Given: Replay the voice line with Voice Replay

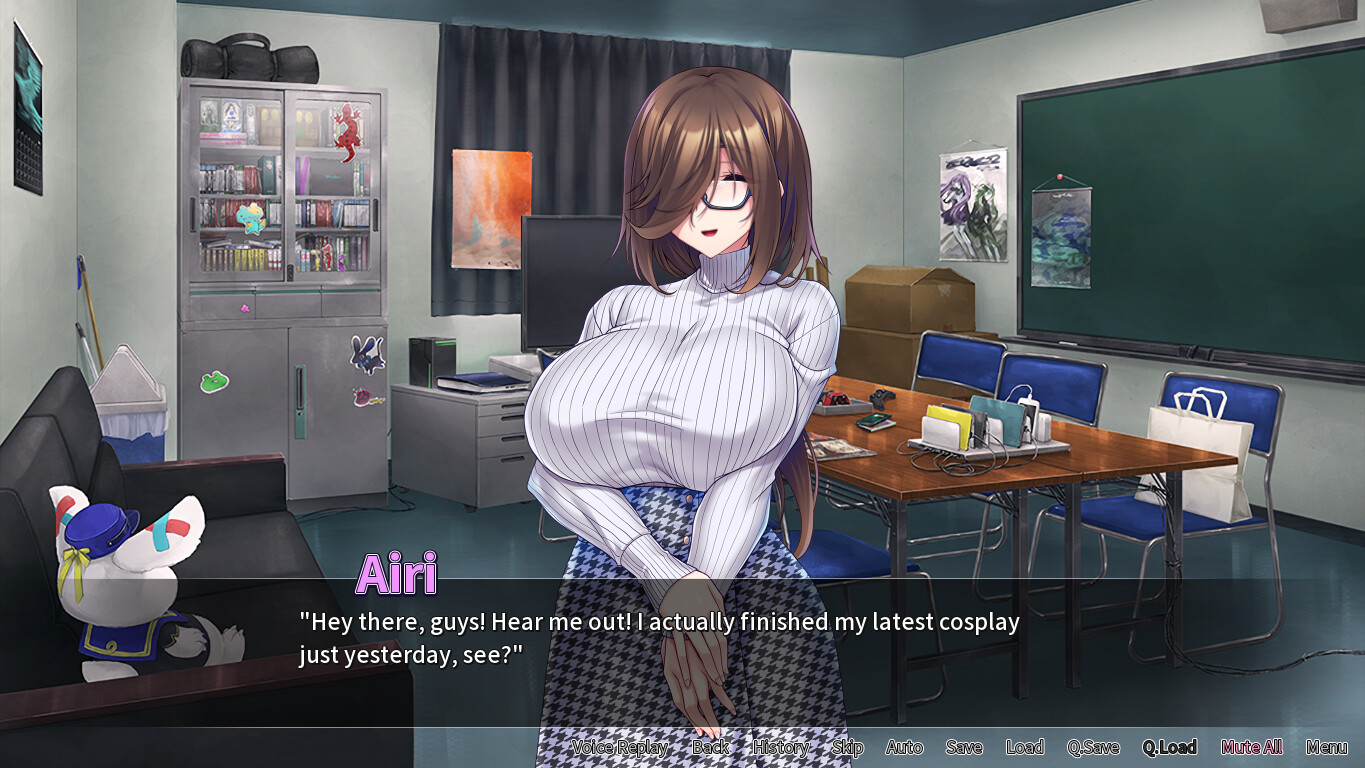Looking at the screenshot, I should pos(620,747).
